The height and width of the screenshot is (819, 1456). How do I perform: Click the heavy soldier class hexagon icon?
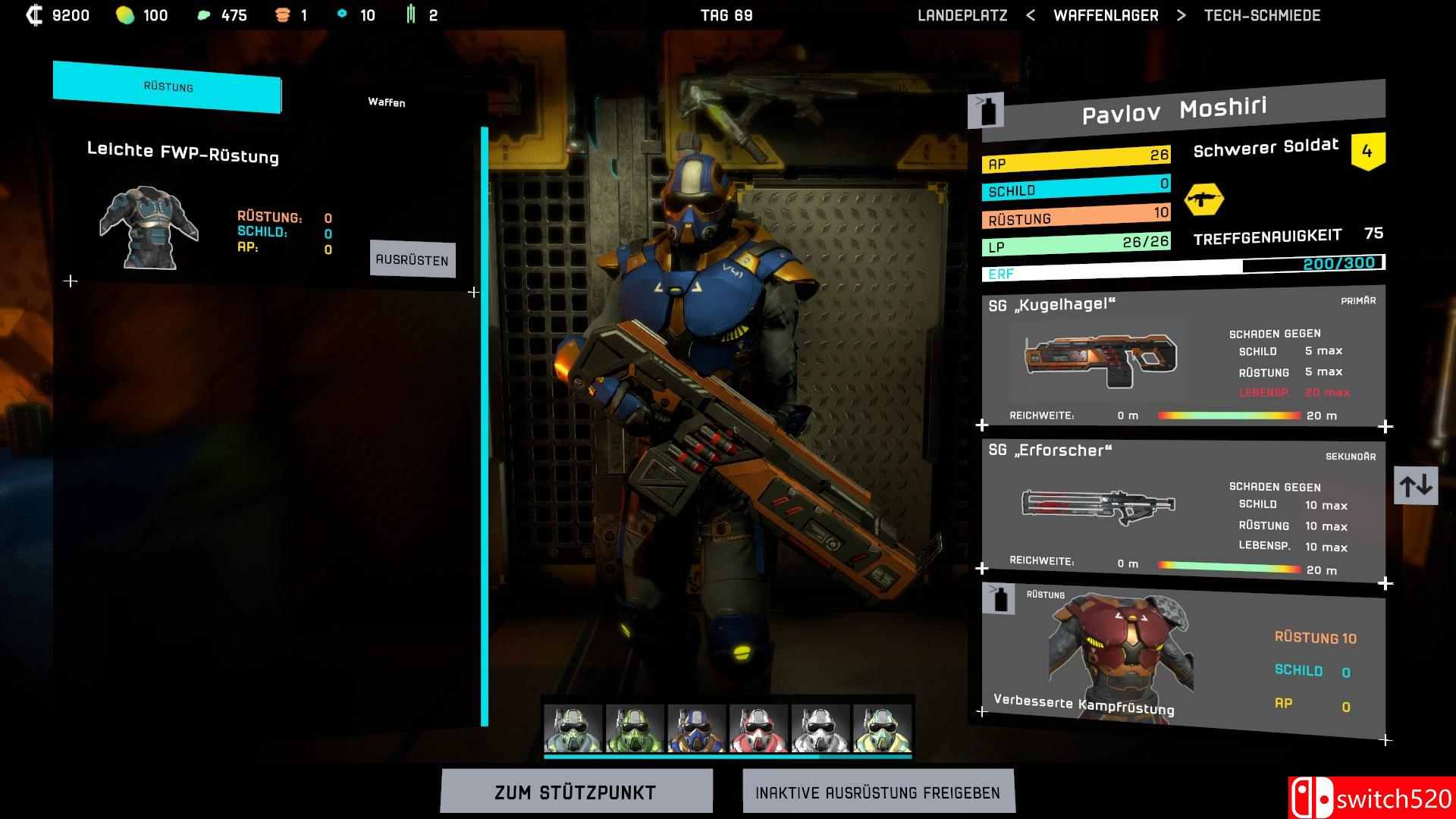tap(1203, 199)
